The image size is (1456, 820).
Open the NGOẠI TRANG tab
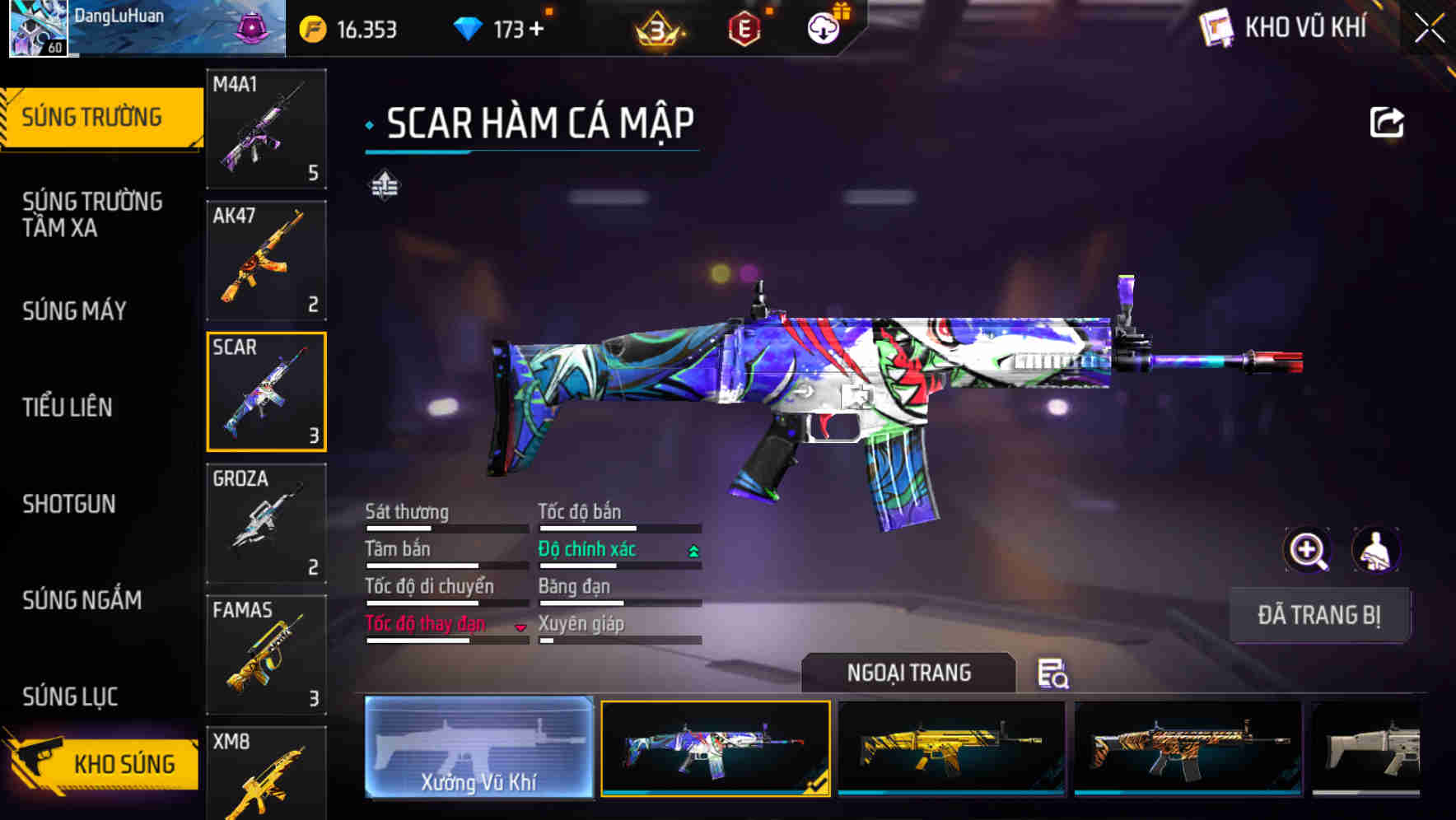[x=909, y=672]
